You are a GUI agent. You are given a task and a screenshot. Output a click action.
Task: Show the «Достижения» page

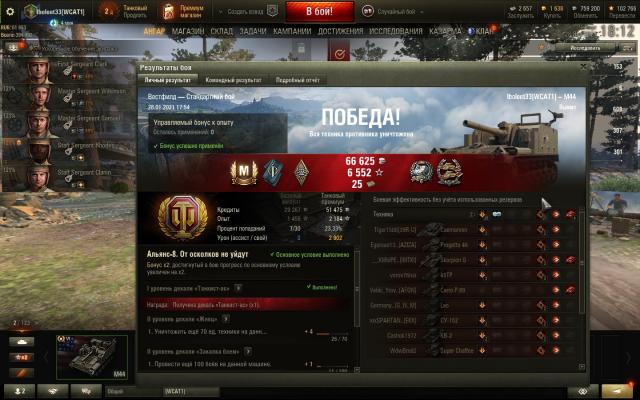point(341,31)
